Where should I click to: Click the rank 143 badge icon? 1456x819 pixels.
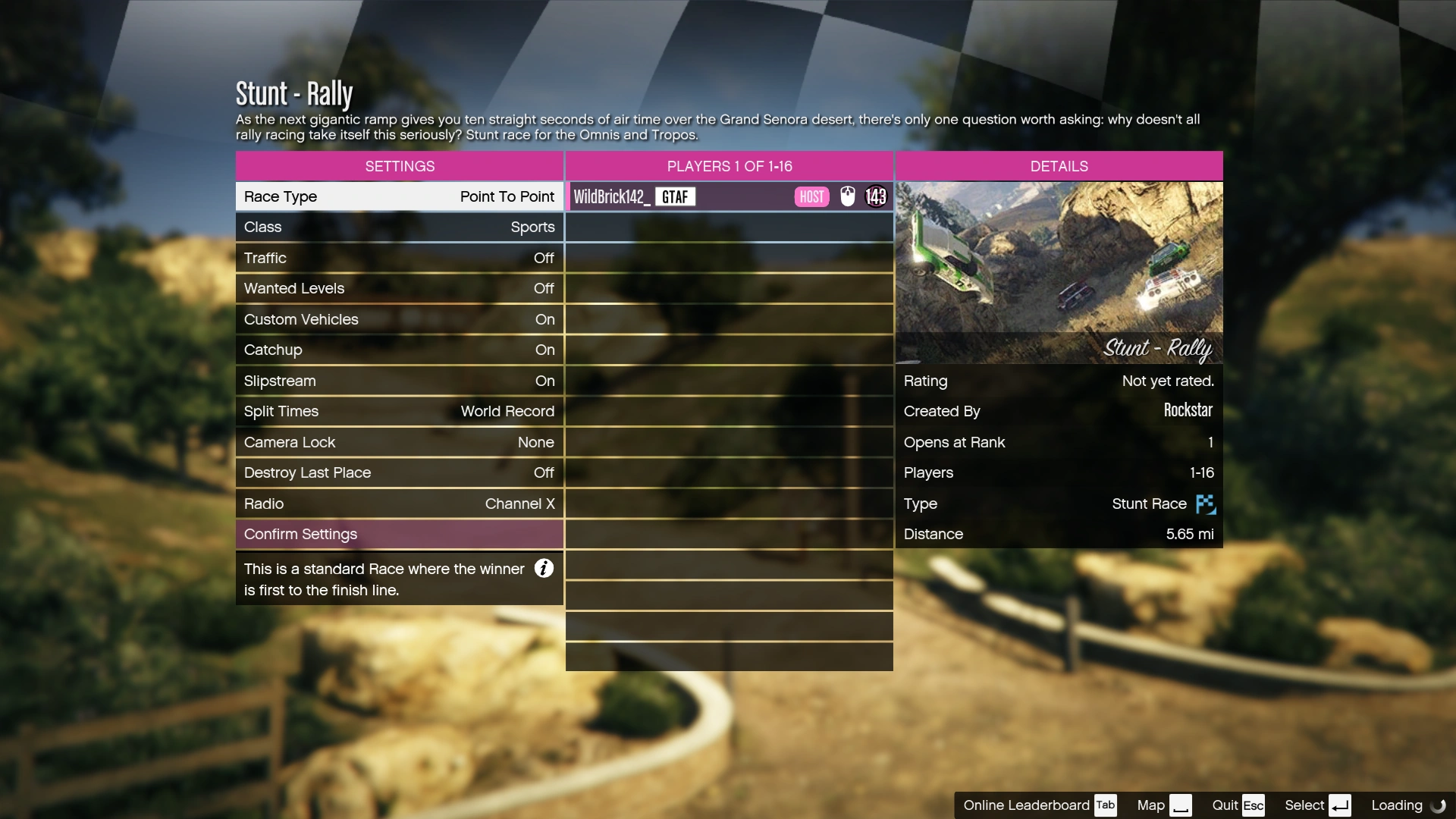[876, 196]
